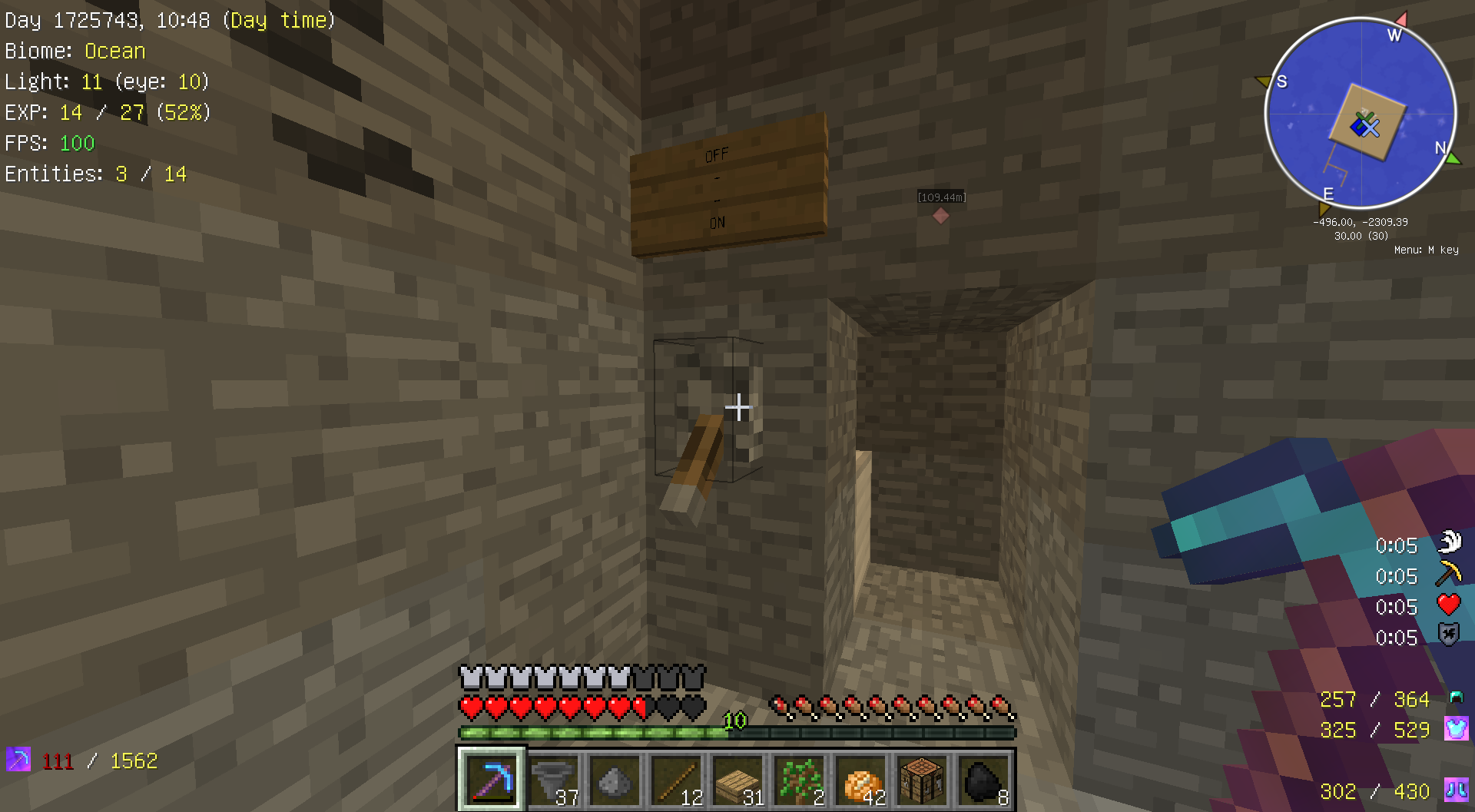Select the diamond pickaxe hotbar slot
The width and height of the screenshot is (1475, 812).
[492, 780]
